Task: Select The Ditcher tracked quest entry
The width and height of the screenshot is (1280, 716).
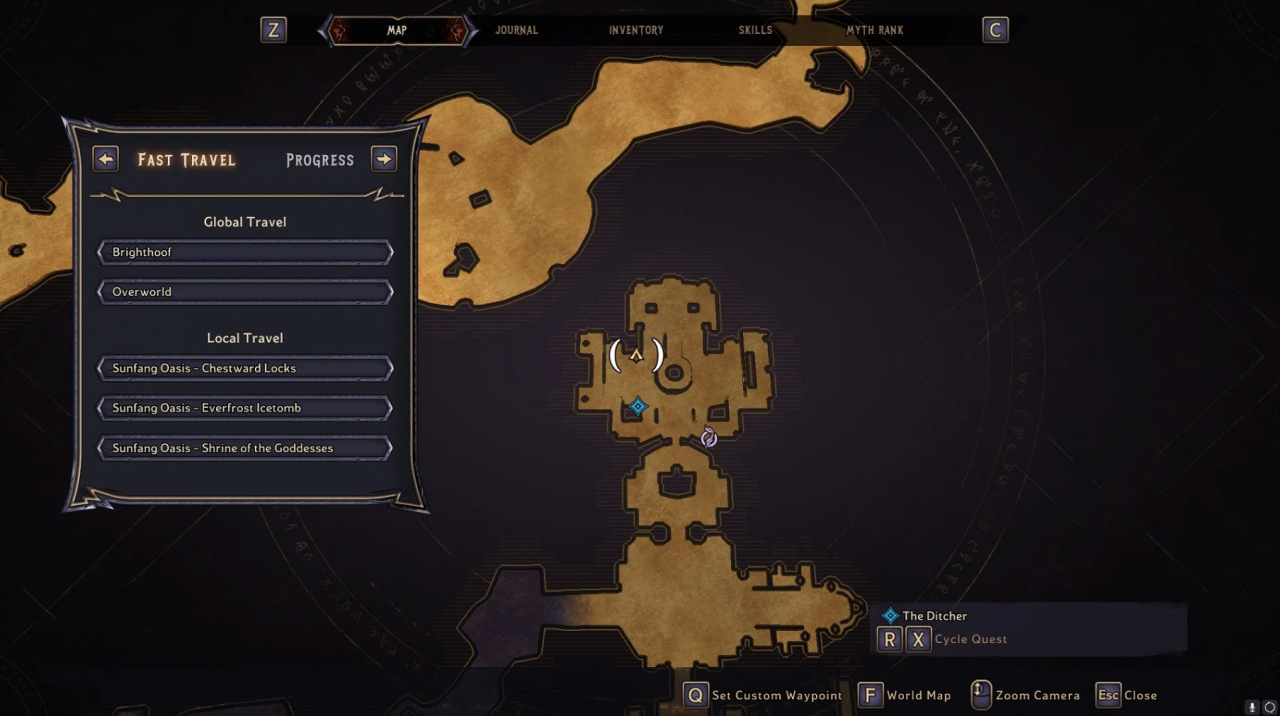Action: pos(934,616)
